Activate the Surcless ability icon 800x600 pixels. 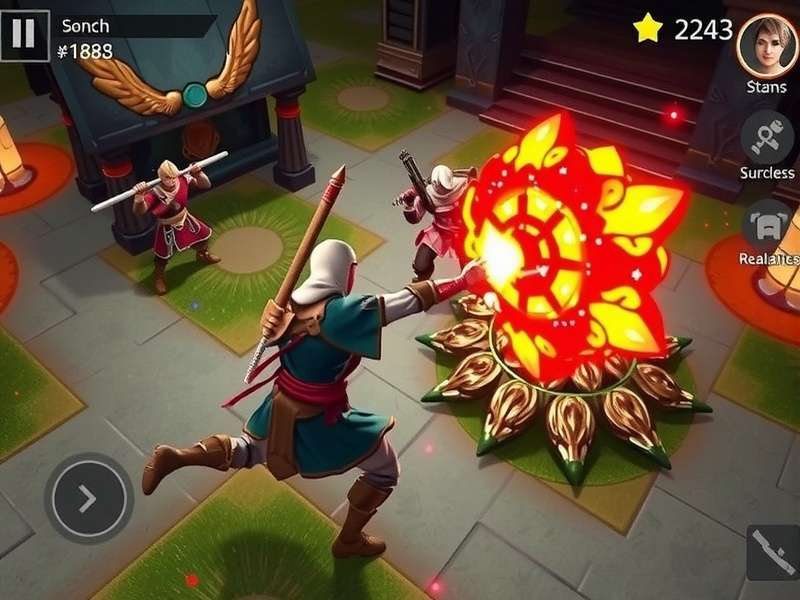point(767,138)
